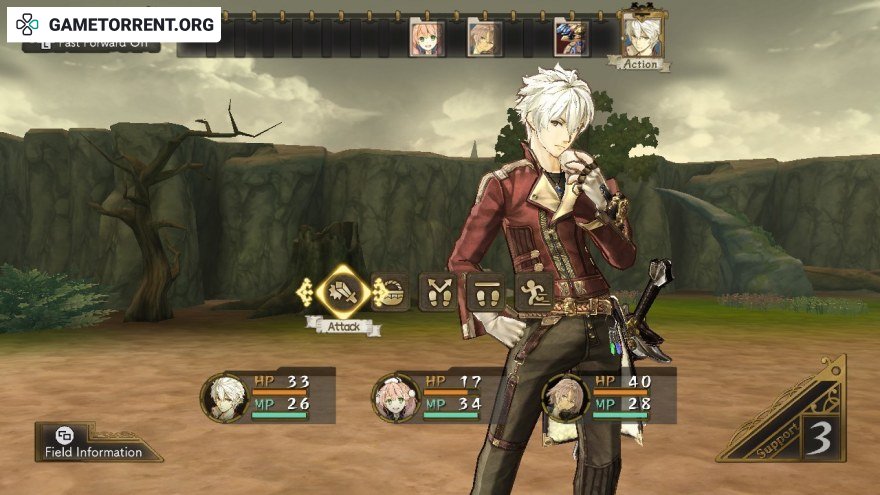
Task: Open the item basket command
Action: point(390,292)
